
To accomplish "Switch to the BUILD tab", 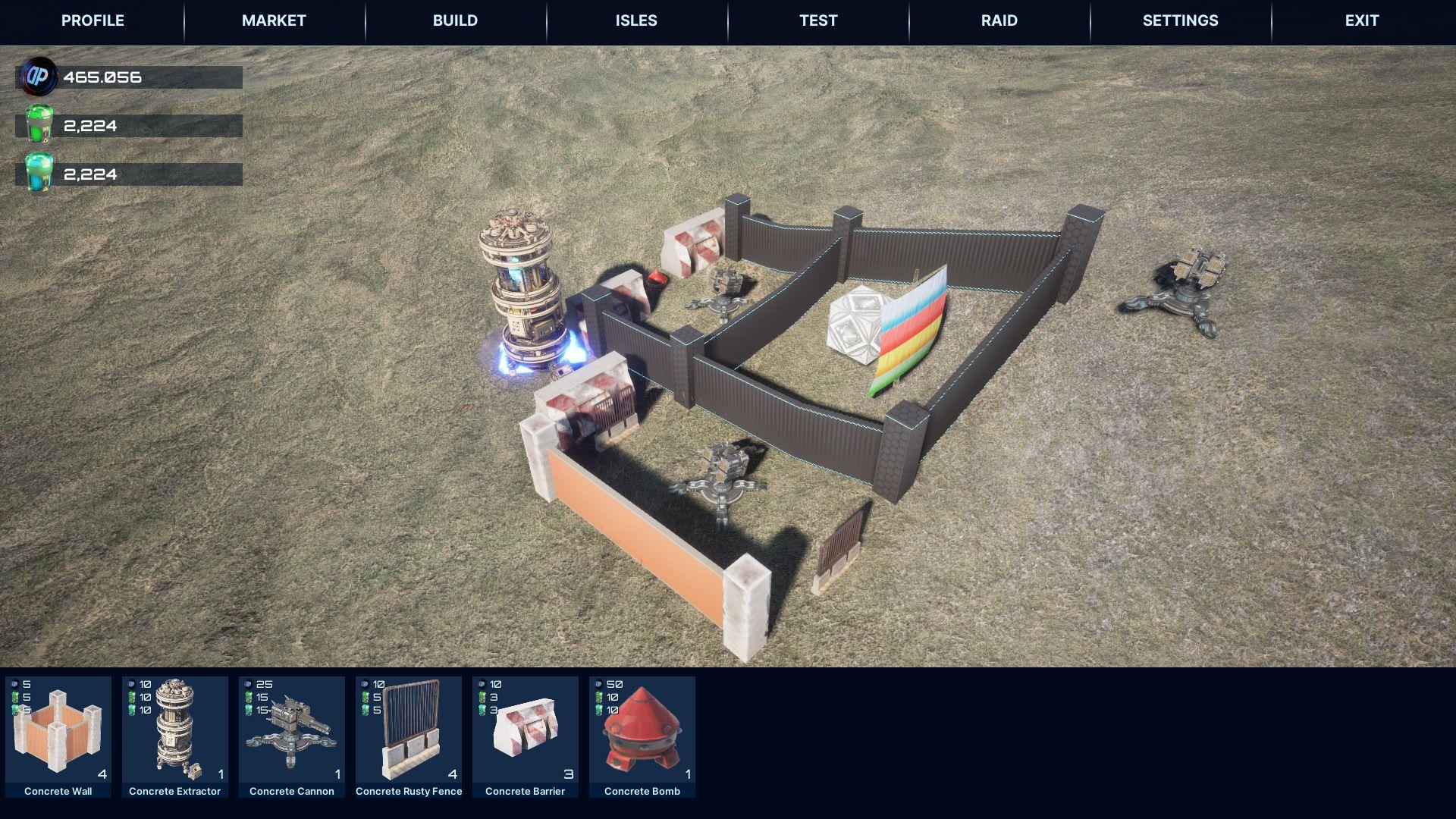I will 456,20.
